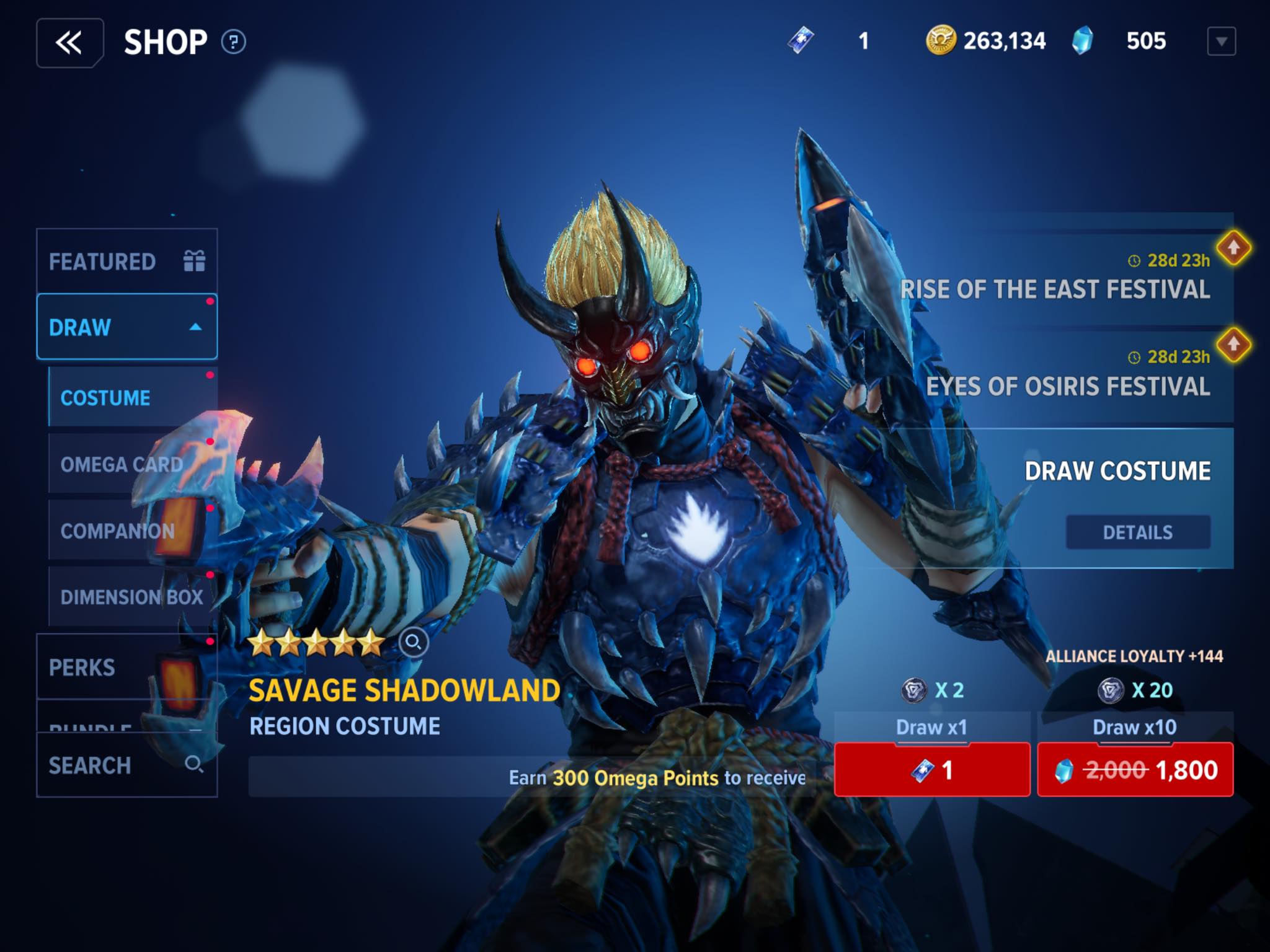Select the Costume draw subcategory

click(x=132, y=397)
